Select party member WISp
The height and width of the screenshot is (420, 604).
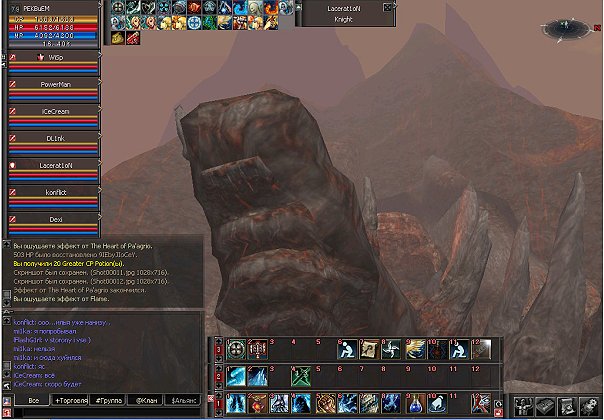(x=55, y=58)
